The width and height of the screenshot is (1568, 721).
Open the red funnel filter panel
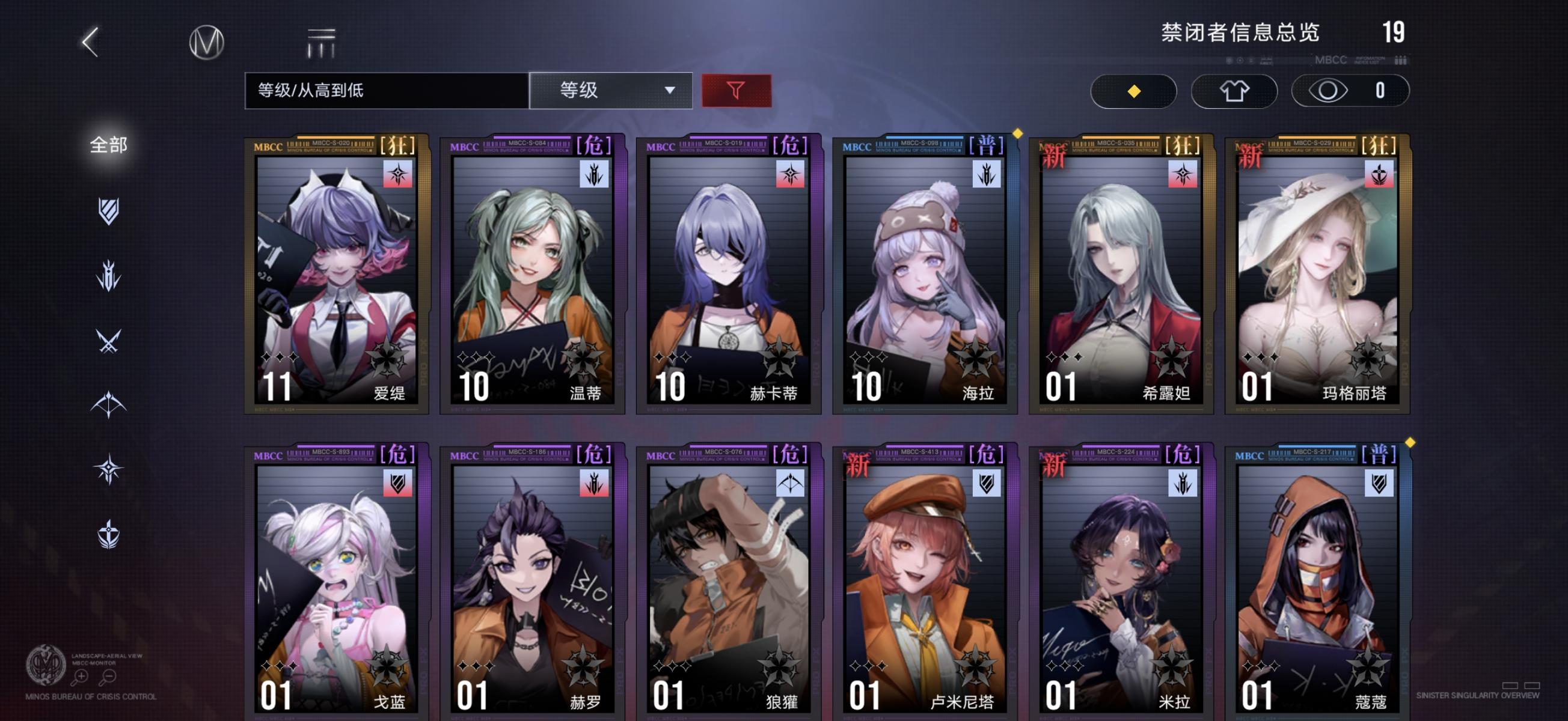tap(737, 90)
